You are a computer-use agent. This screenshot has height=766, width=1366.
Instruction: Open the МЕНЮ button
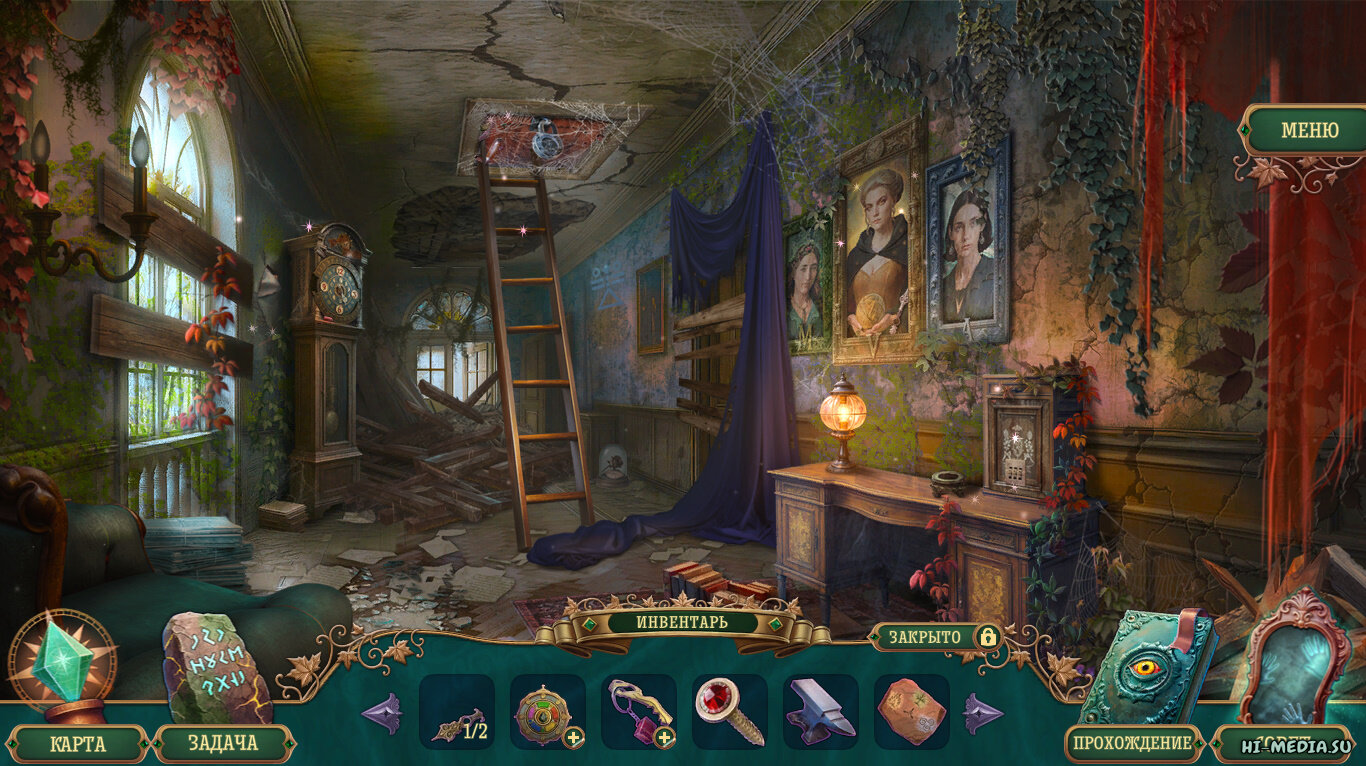tap(1309, 131)
